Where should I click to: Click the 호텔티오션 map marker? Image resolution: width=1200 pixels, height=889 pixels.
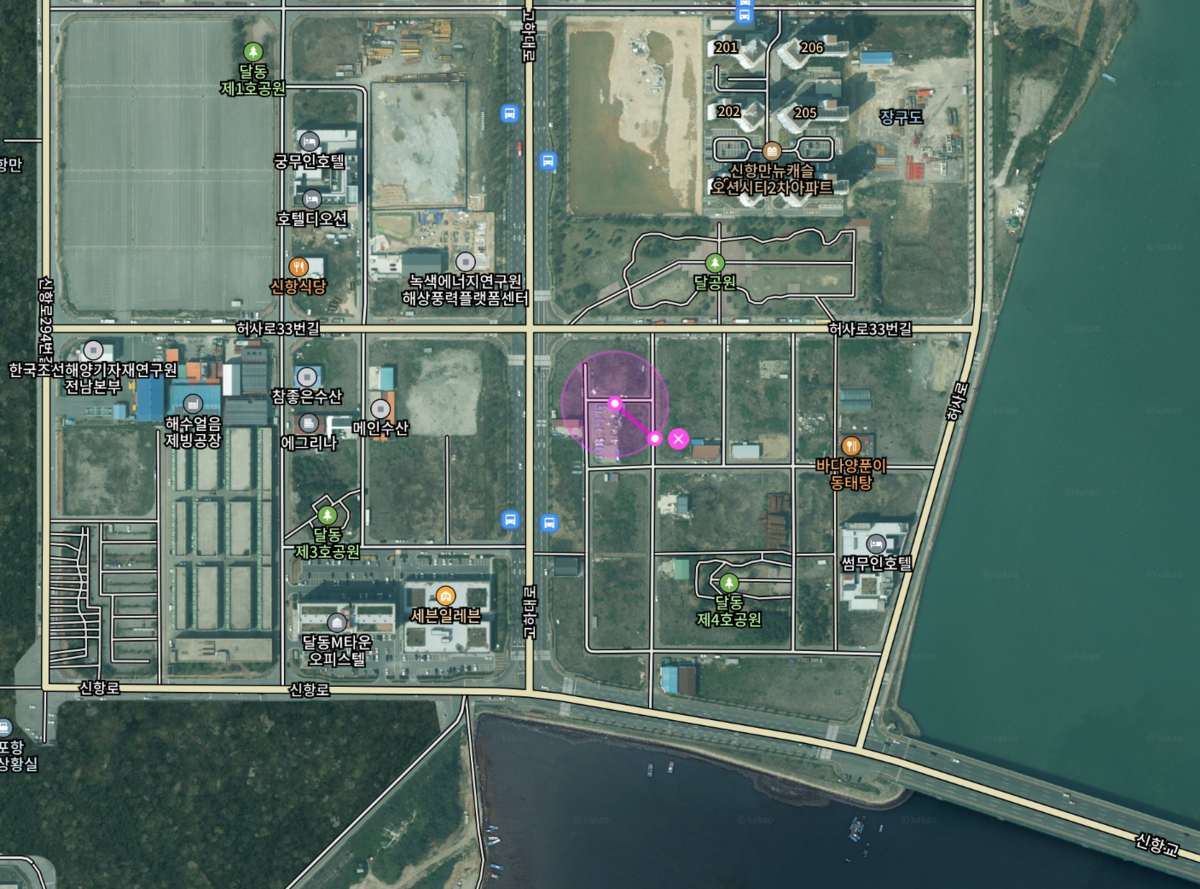click(312, 198)
